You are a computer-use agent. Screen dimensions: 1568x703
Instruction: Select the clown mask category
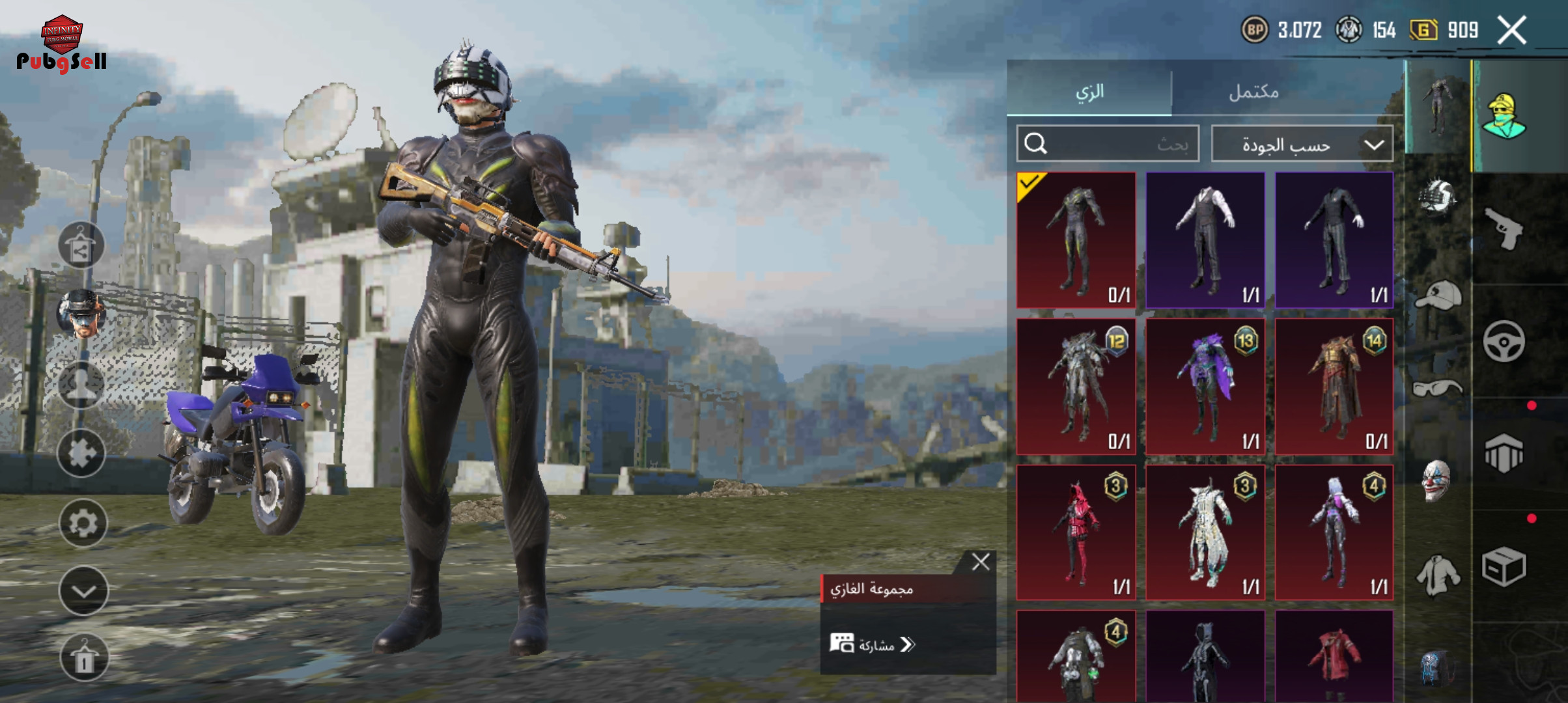tap(1436, 480)
